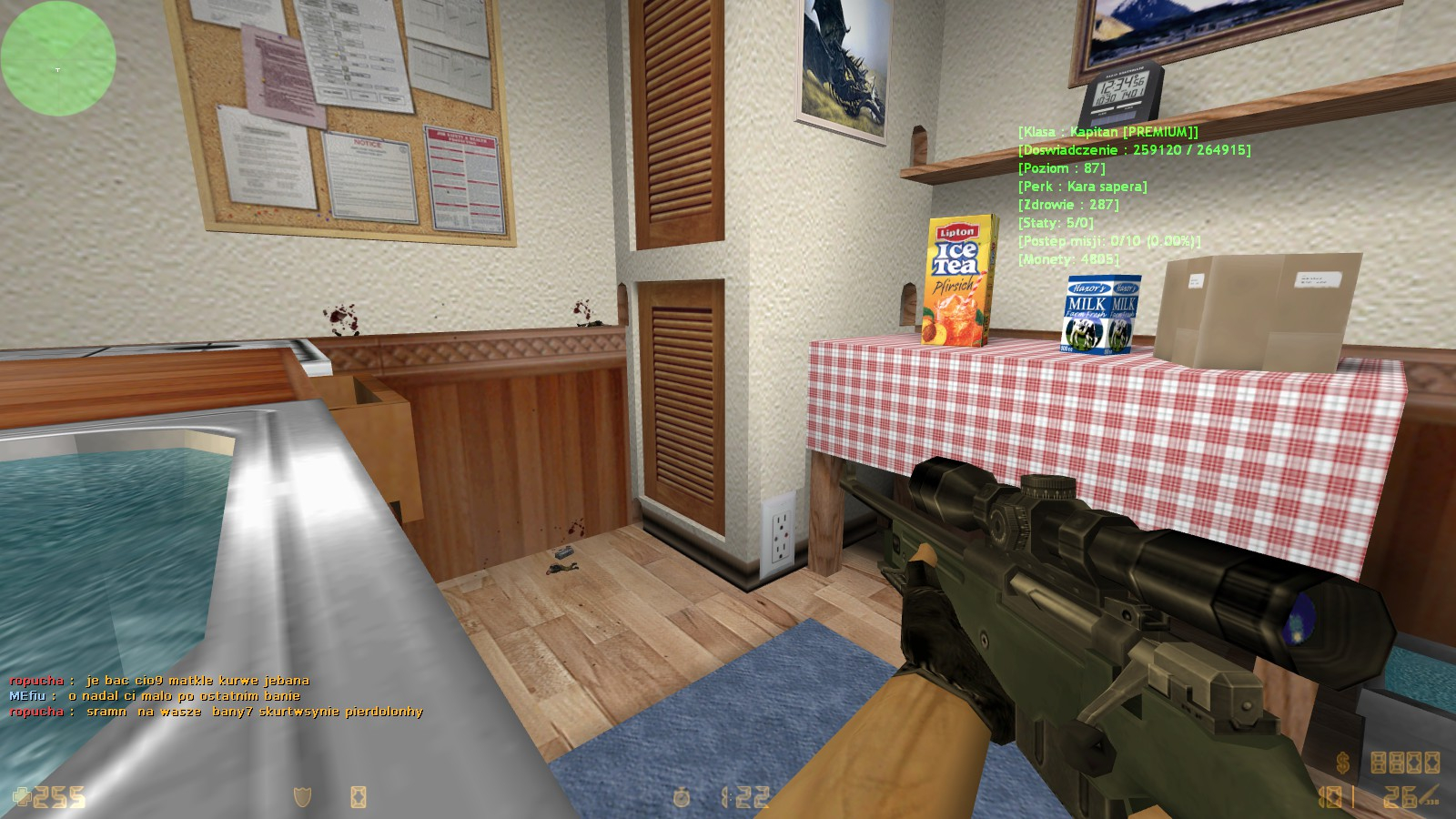Image resolution: width=1456 pixels, height=819 pixels.
Task: Click the health cross icon
Action: (x=22, y=797)
